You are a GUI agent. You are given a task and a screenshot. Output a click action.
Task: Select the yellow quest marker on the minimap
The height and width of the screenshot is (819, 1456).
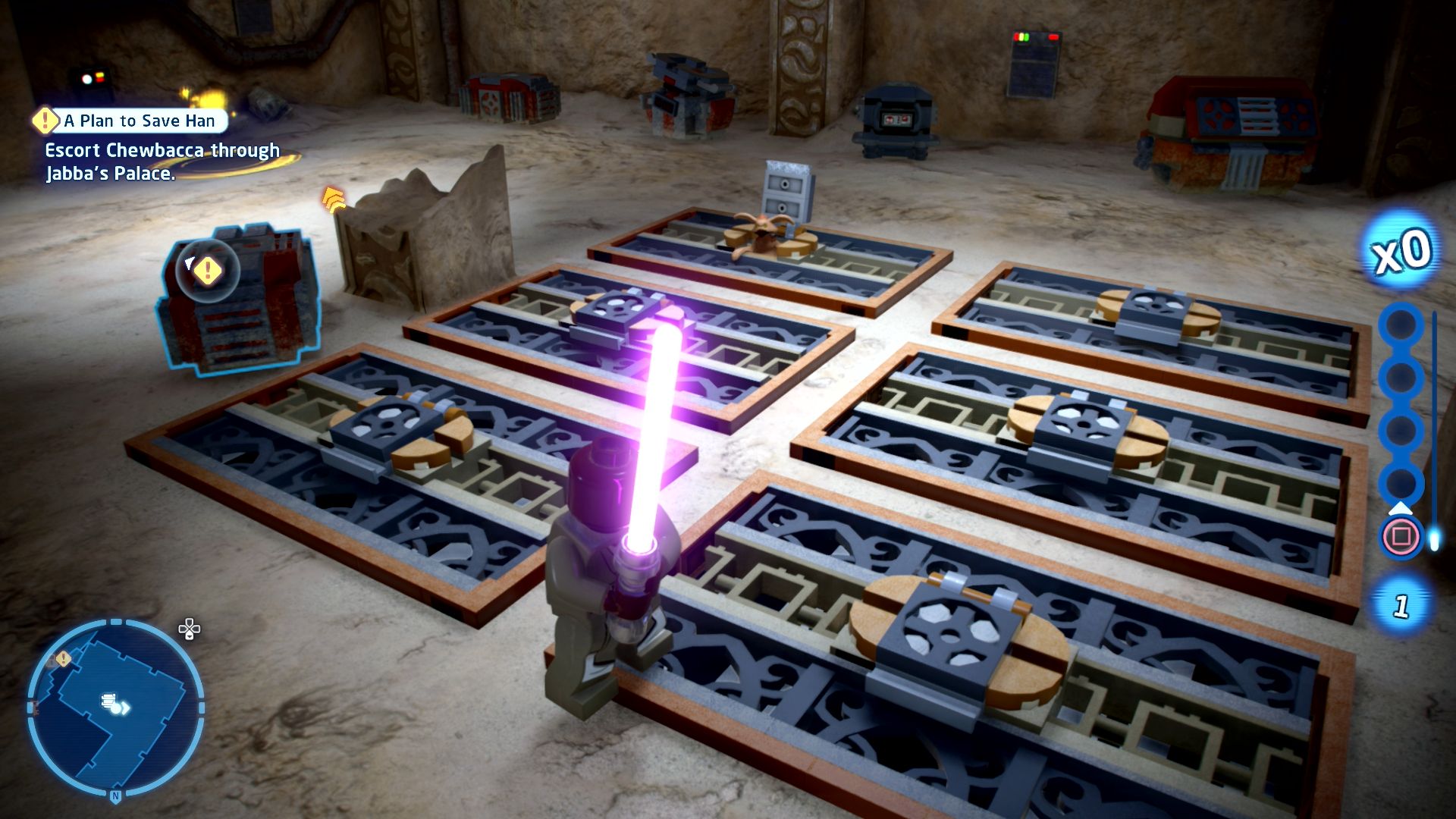click(x=64, y=659)
